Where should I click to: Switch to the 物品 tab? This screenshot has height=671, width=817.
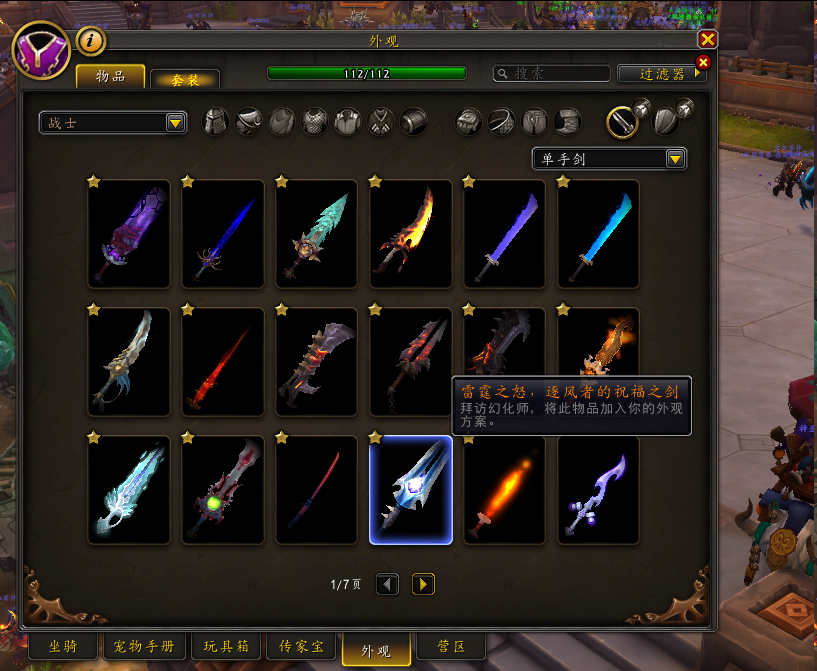(110, 77)
